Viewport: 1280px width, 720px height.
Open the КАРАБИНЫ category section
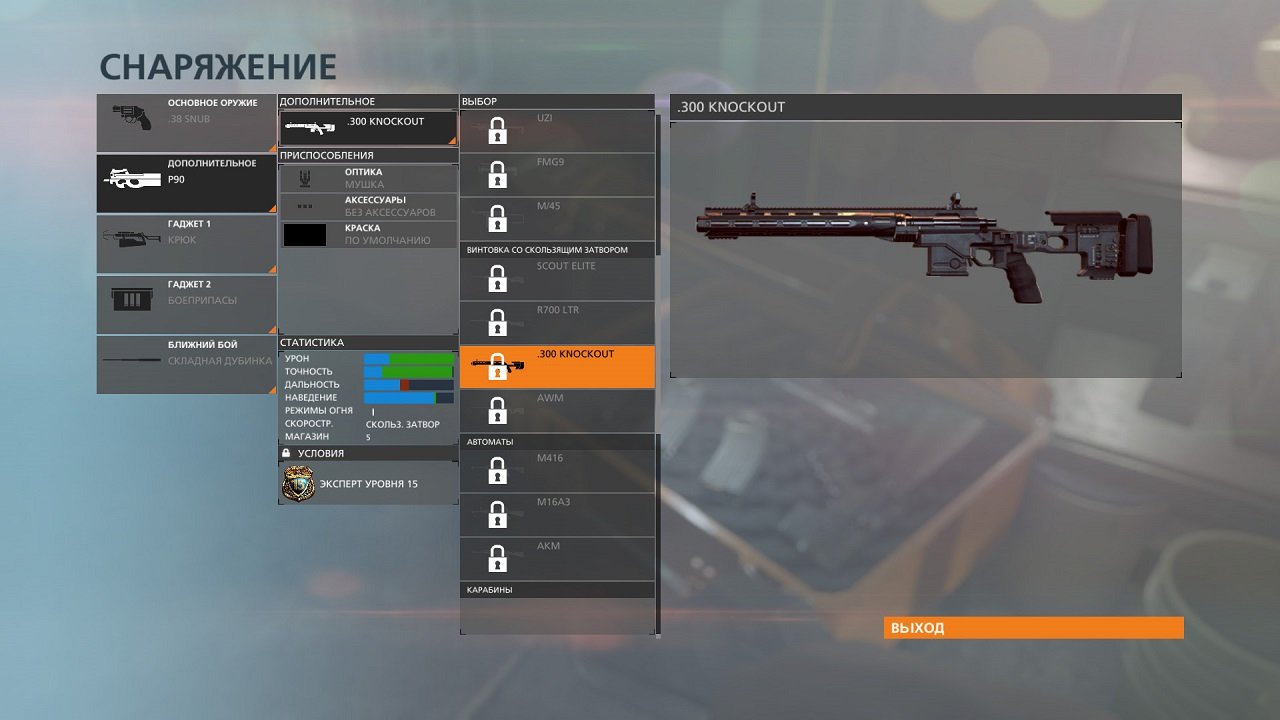[557, 589]
